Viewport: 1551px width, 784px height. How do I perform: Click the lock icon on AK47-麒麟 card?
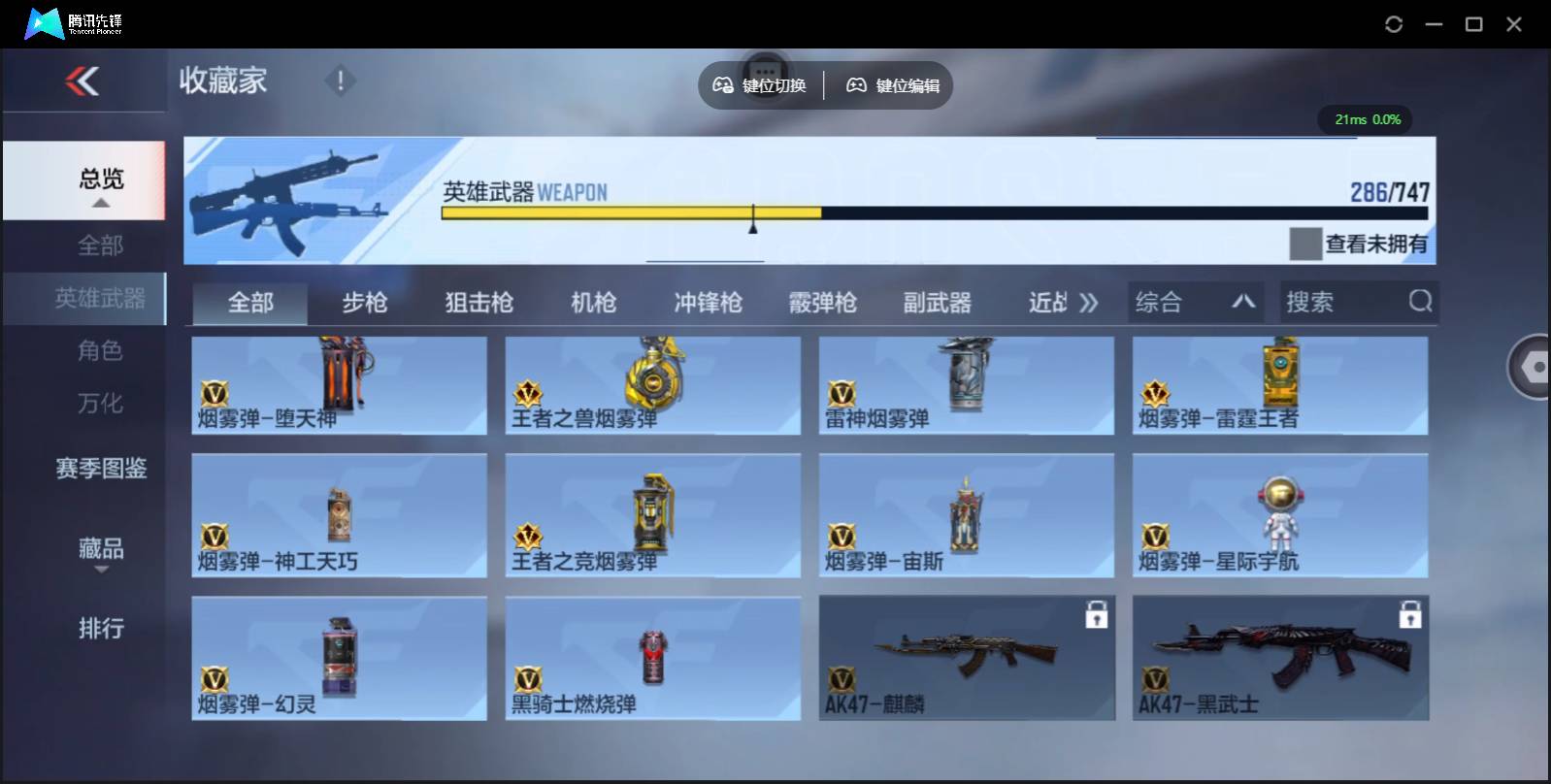(1098, 615)
